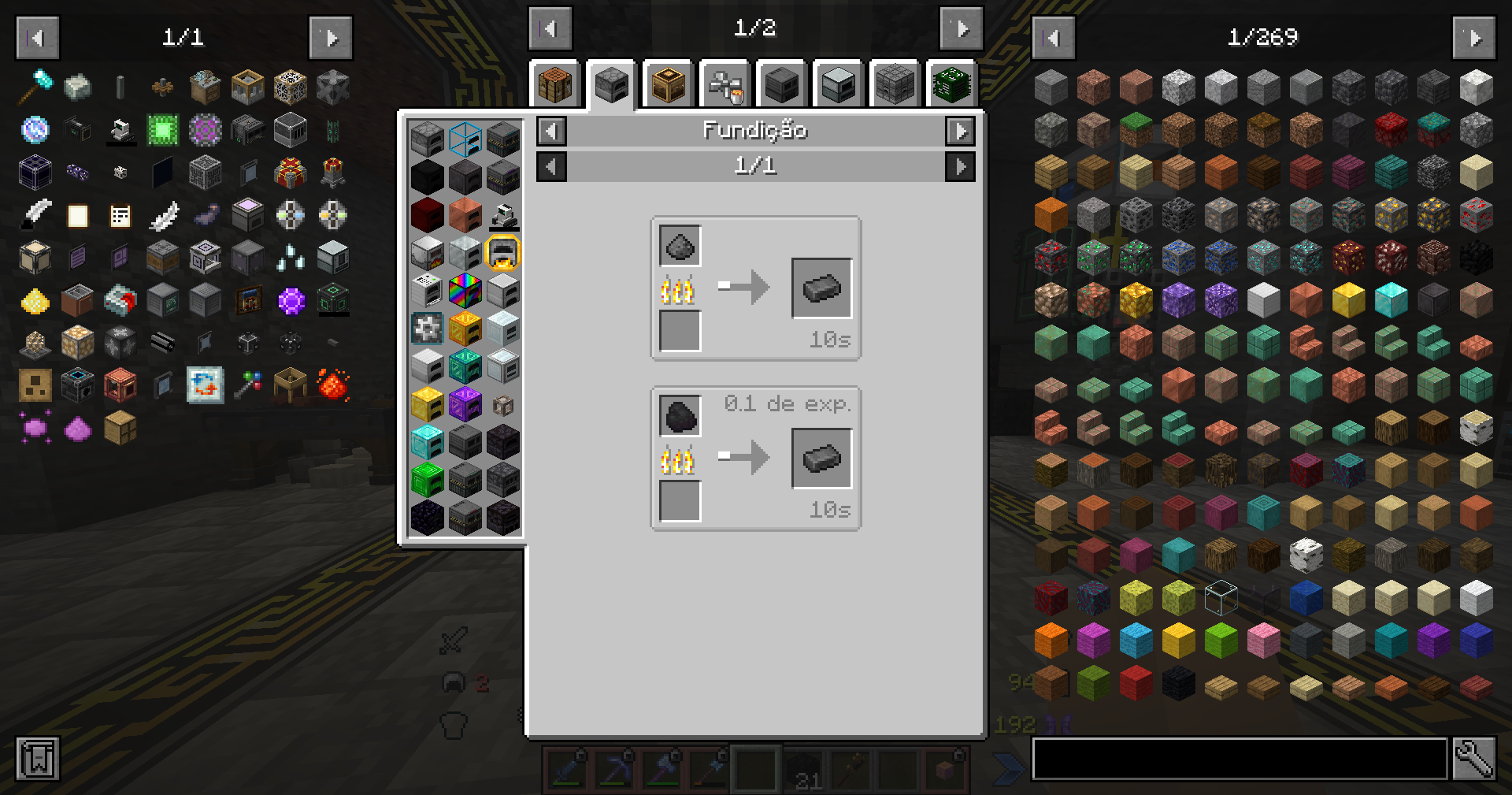The image size is (1512, 795).
Task: Select the coal input in the top recipe
Action: coord(679,246)
